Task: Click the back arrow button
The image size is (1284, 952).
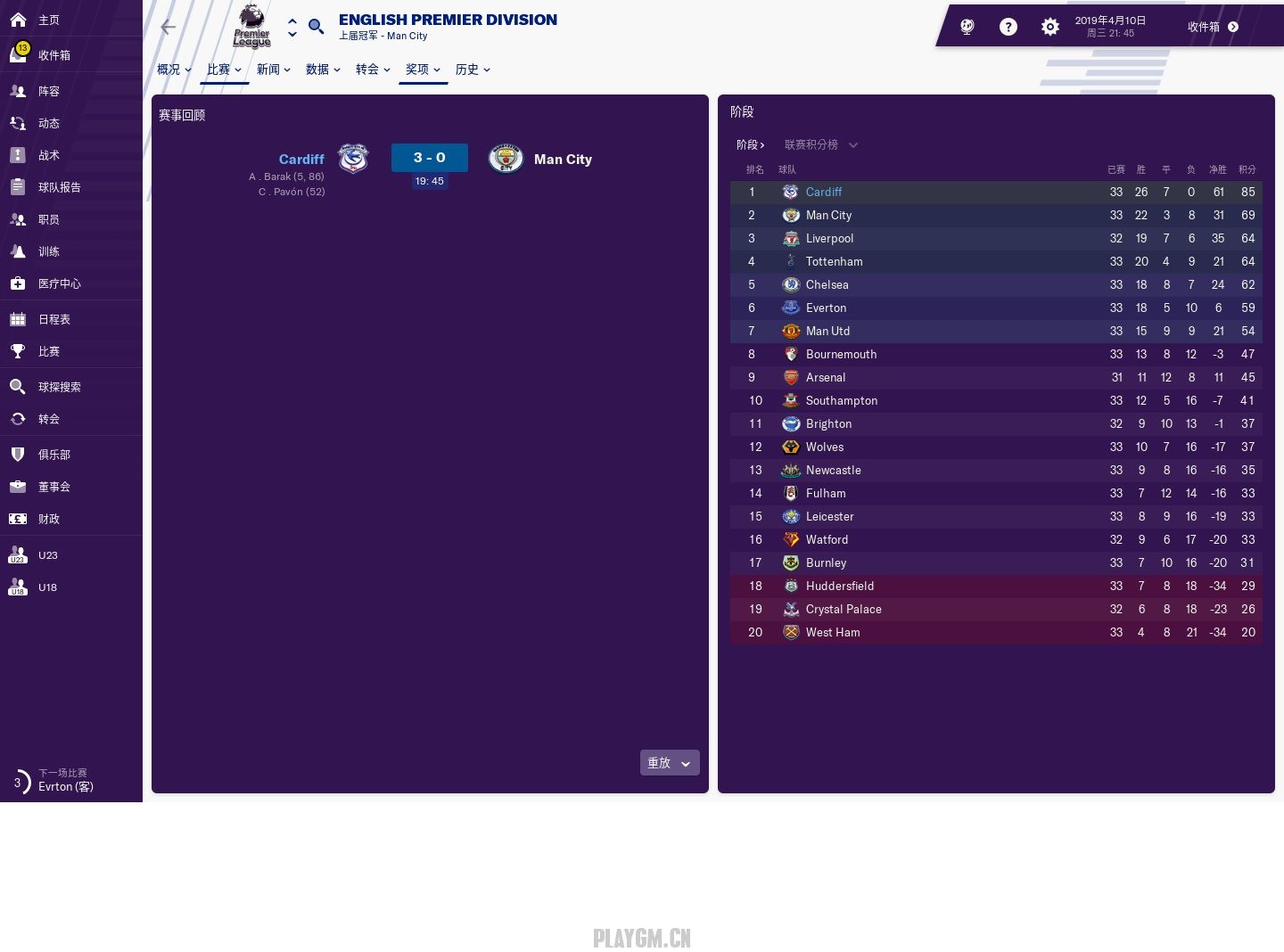Action: click(168, 27)
